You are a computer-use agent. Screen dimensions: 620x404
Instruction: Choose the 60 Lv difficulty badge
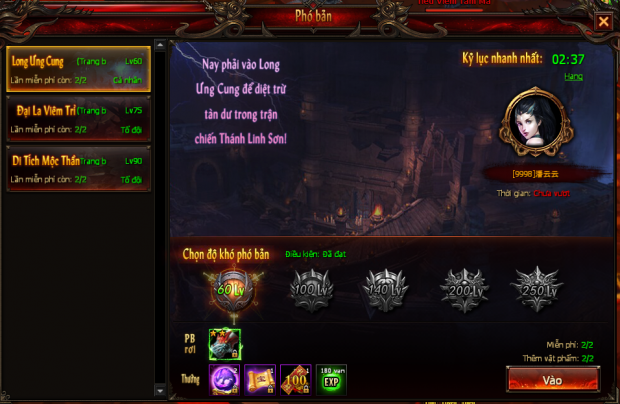coord(226,290)
